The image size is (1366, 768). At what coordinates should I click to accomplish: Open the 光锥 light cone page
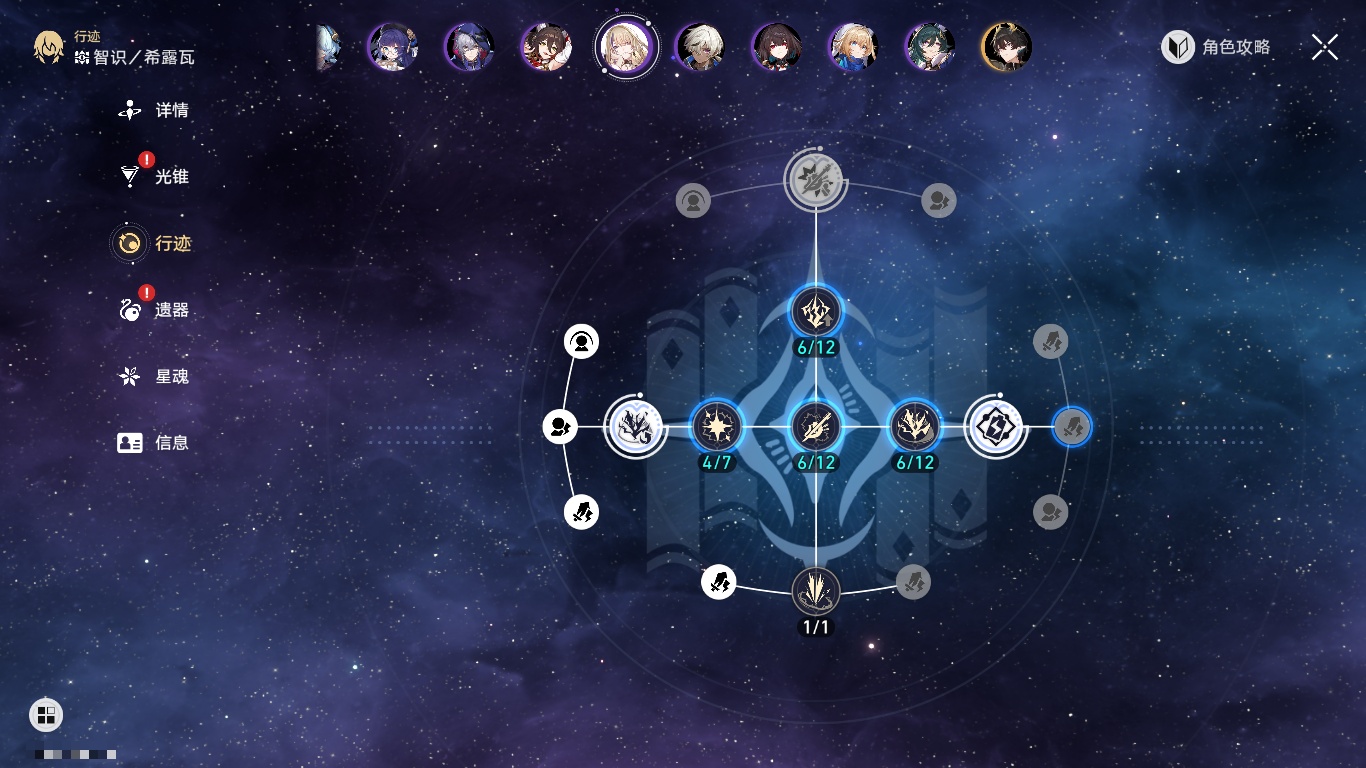(x=155, y=177)
